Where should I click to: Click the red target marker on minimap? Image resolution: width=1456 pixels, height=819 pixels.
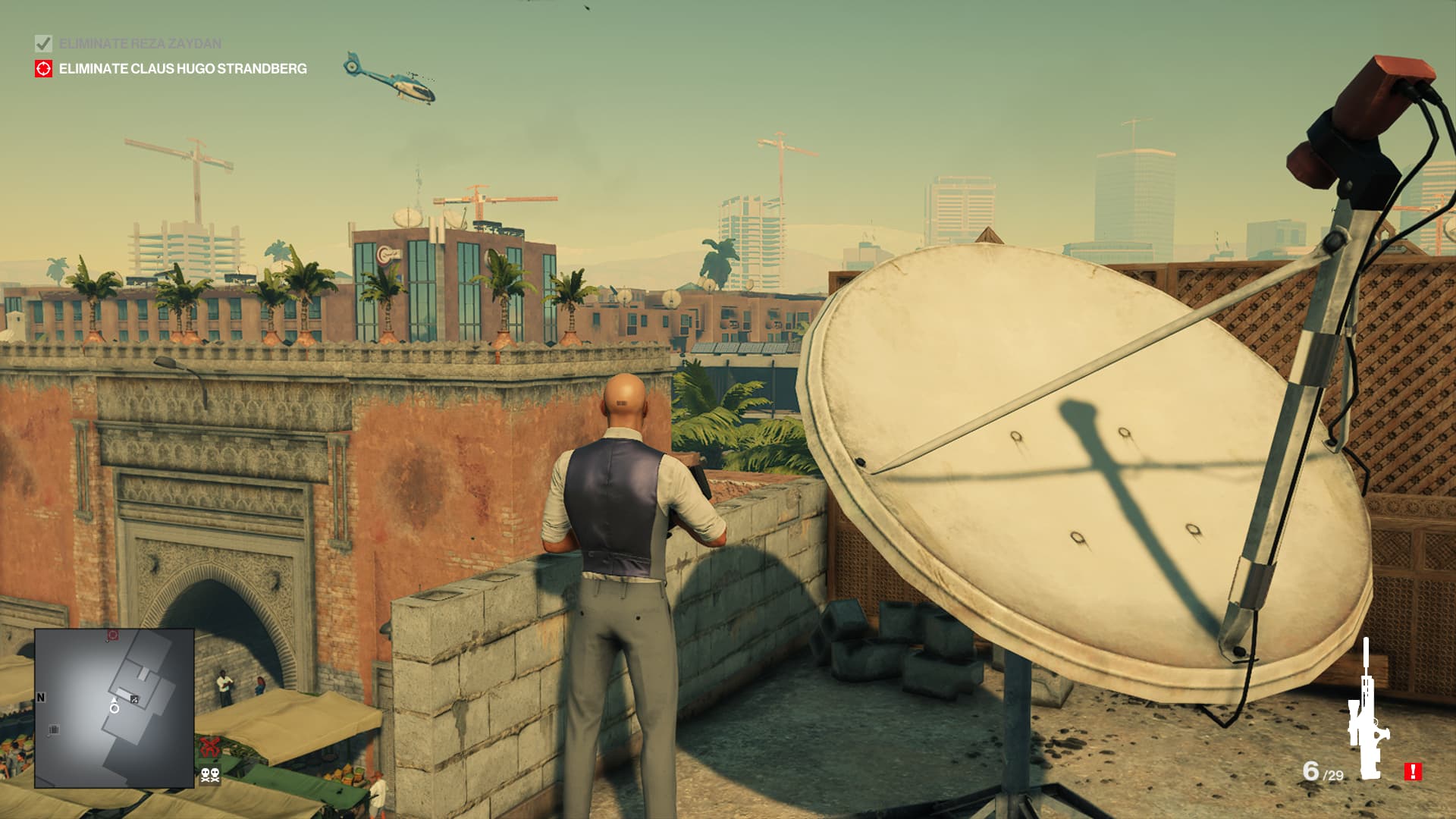pos(113,635)
